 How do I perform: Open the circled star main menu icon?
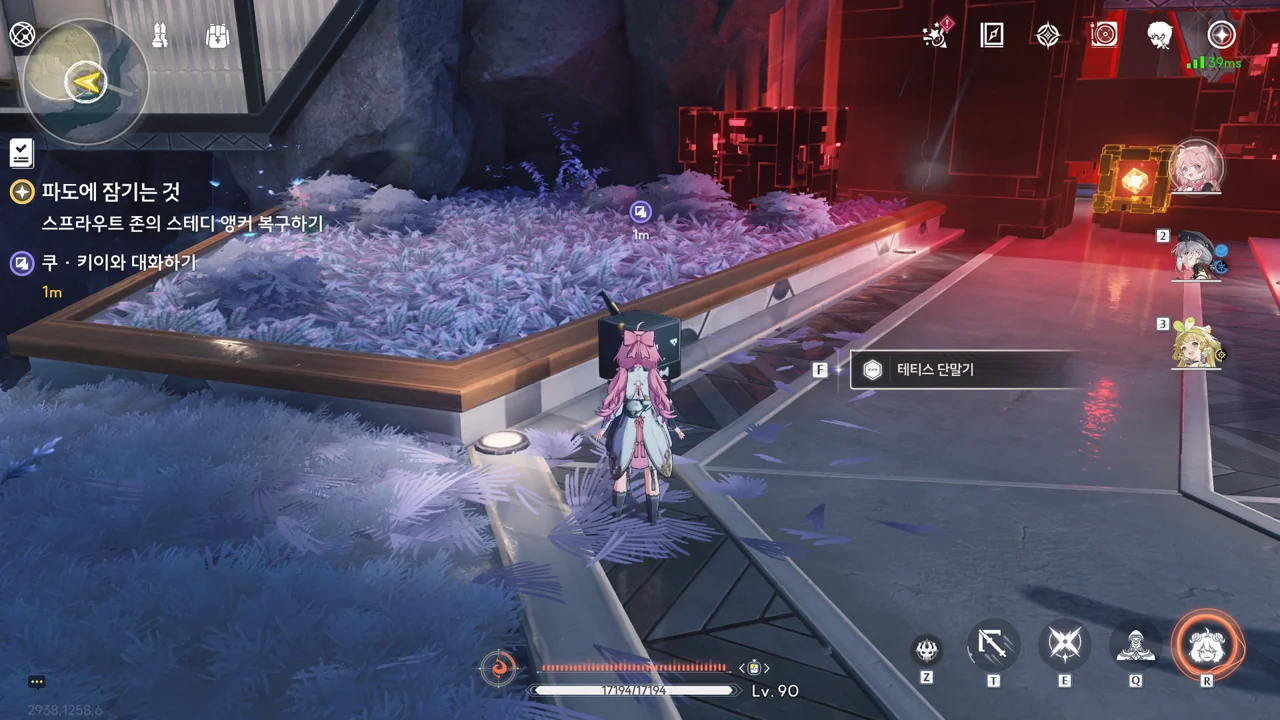pyautogui.click(x=1221, y=36)
